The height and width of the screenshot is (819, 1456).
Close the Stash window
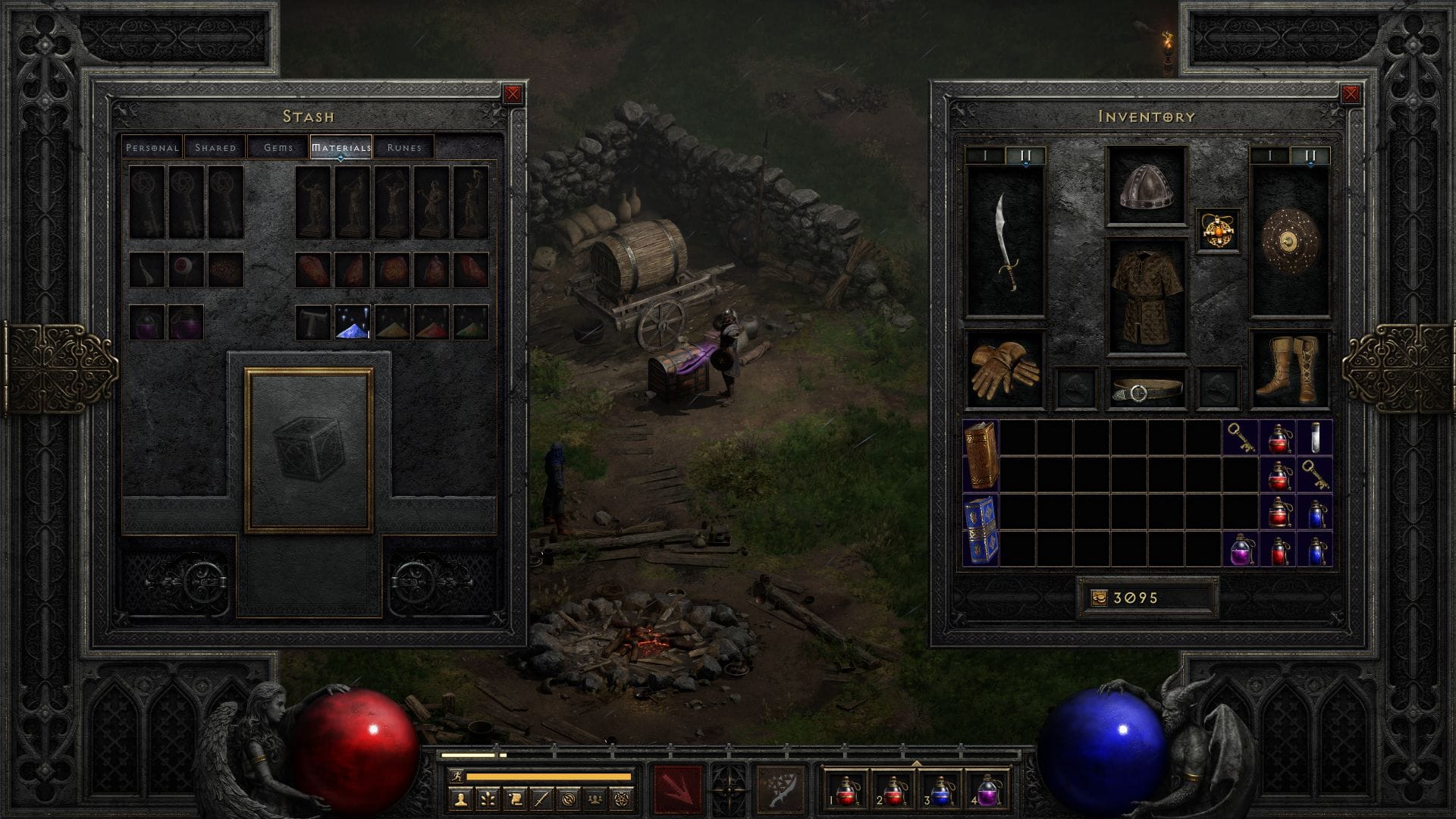[x=513, y=94]
